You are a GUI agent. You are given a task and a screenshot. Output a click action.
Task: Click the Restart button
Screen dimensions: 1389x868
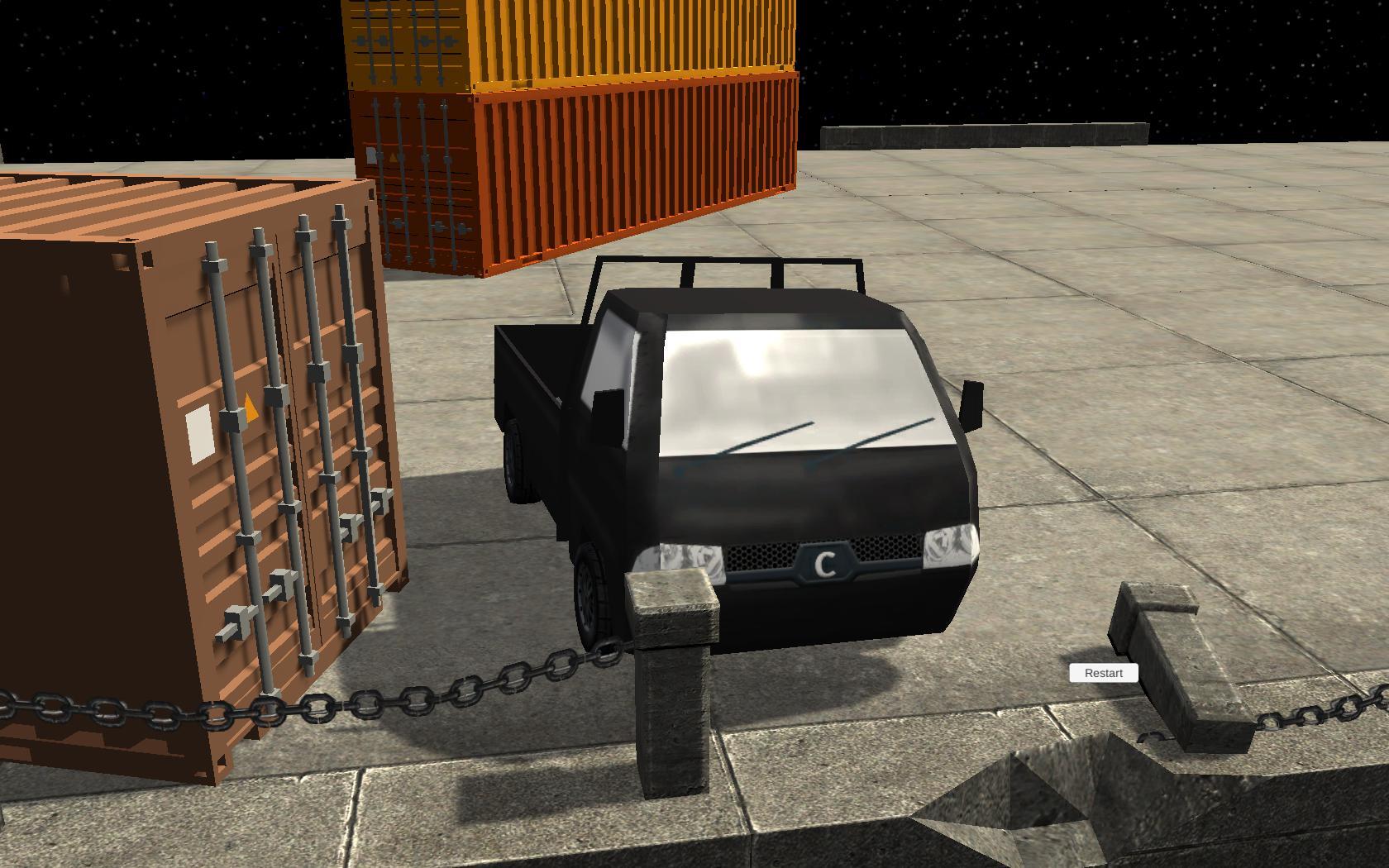[x=1102, y=673]
